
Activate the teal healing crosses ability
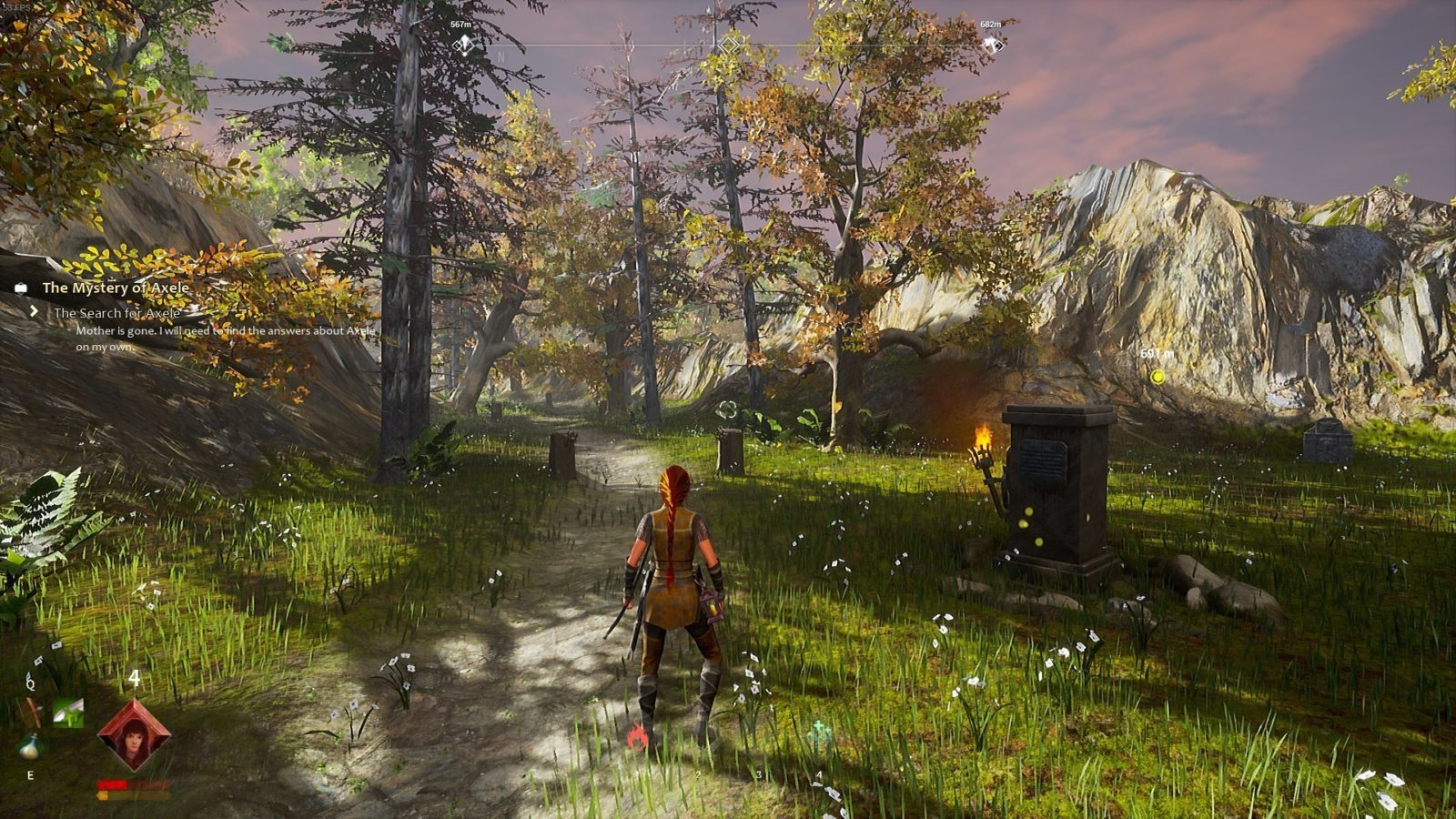pyautogui.click(x=819, y=729)
